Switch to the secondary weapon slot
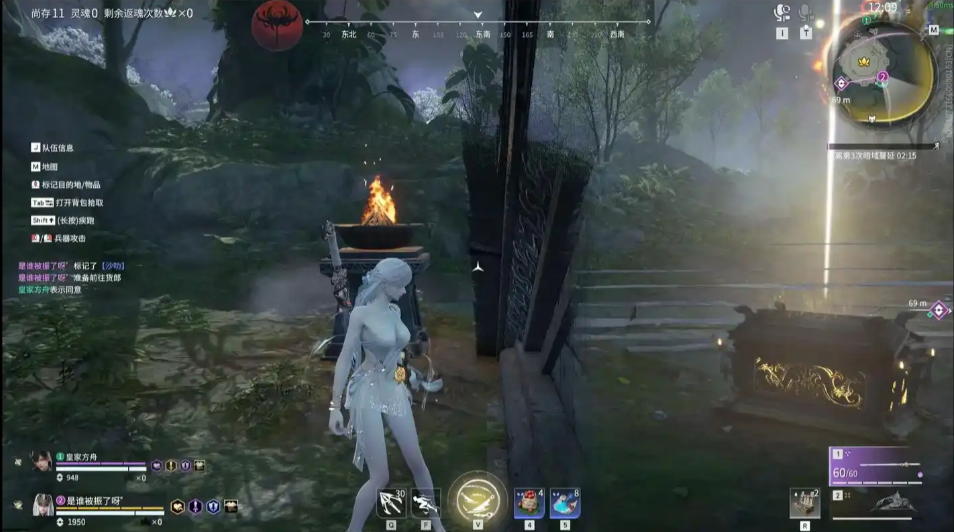Screen dimensions: 954x532 (877, 502)
